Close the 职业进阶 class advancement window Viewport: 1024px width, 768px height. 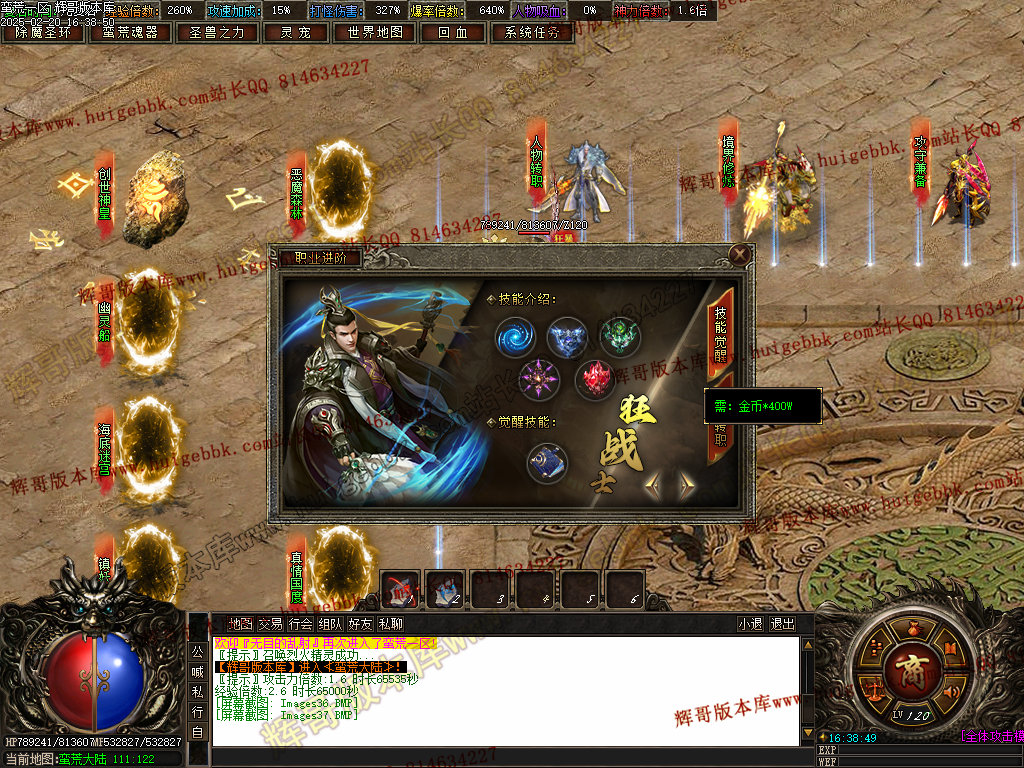click(x=739, y=255)
